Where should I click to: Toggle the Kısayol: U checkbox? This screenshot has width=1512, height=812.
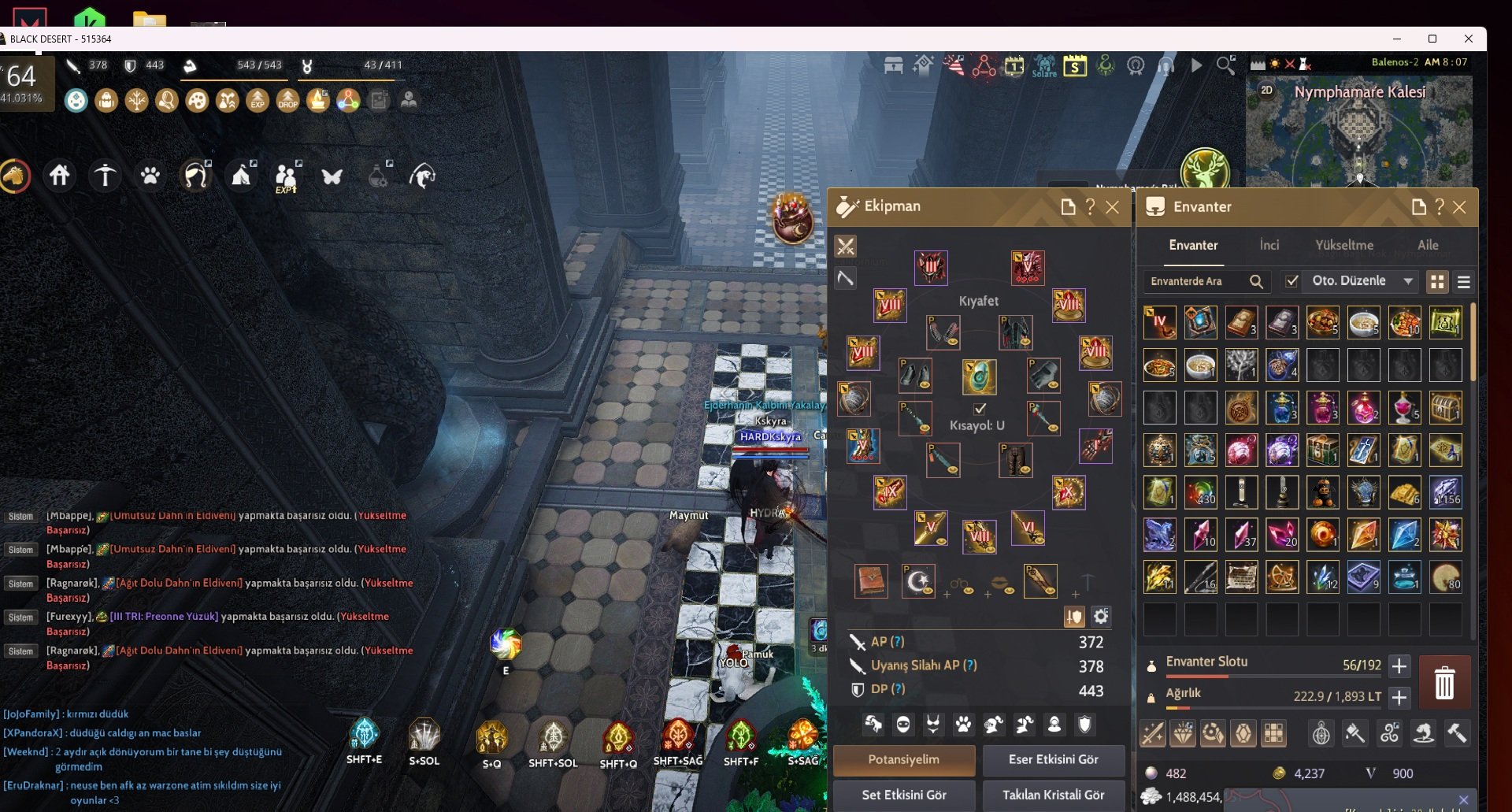click(x=980, y=409)
